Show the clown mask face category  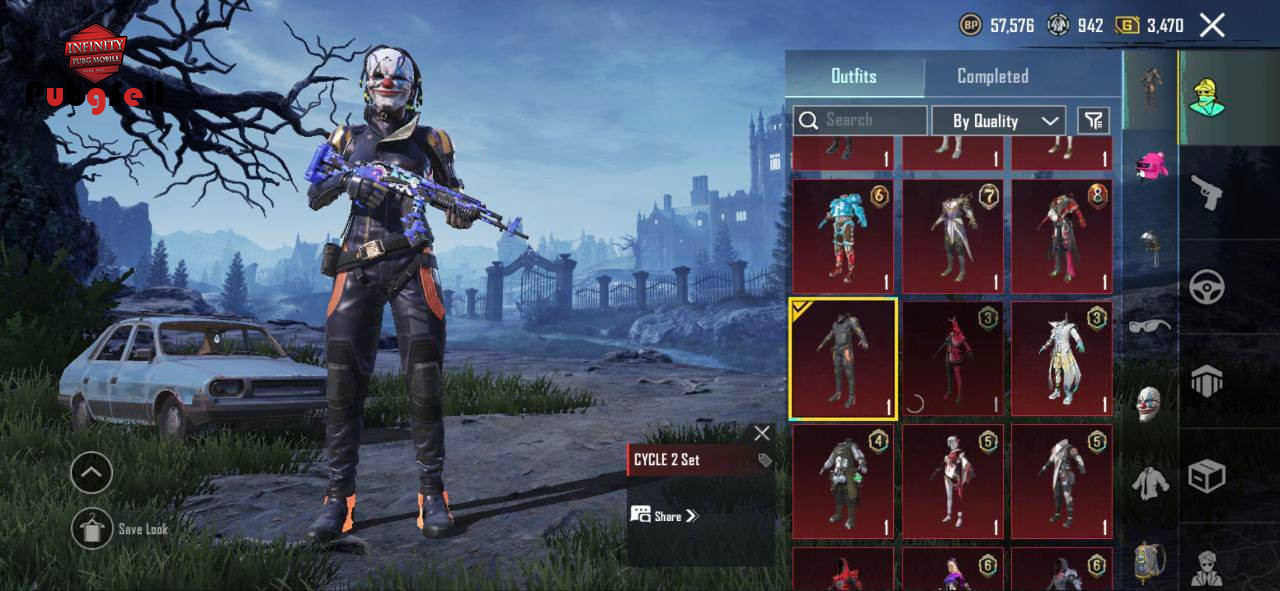coord(1150,403)
